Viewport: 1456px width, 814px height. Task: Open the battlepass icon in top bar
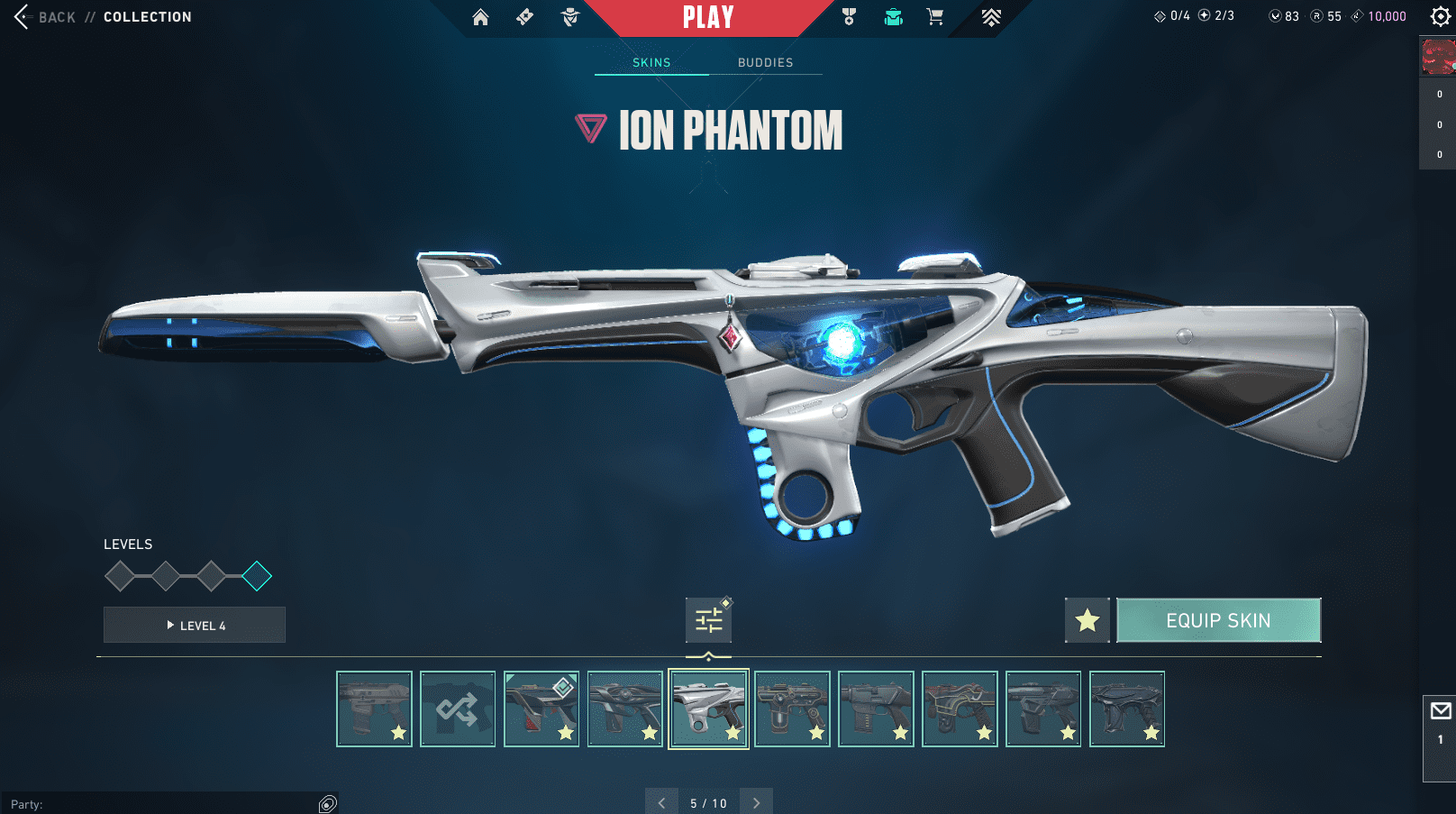coord(524,17)
